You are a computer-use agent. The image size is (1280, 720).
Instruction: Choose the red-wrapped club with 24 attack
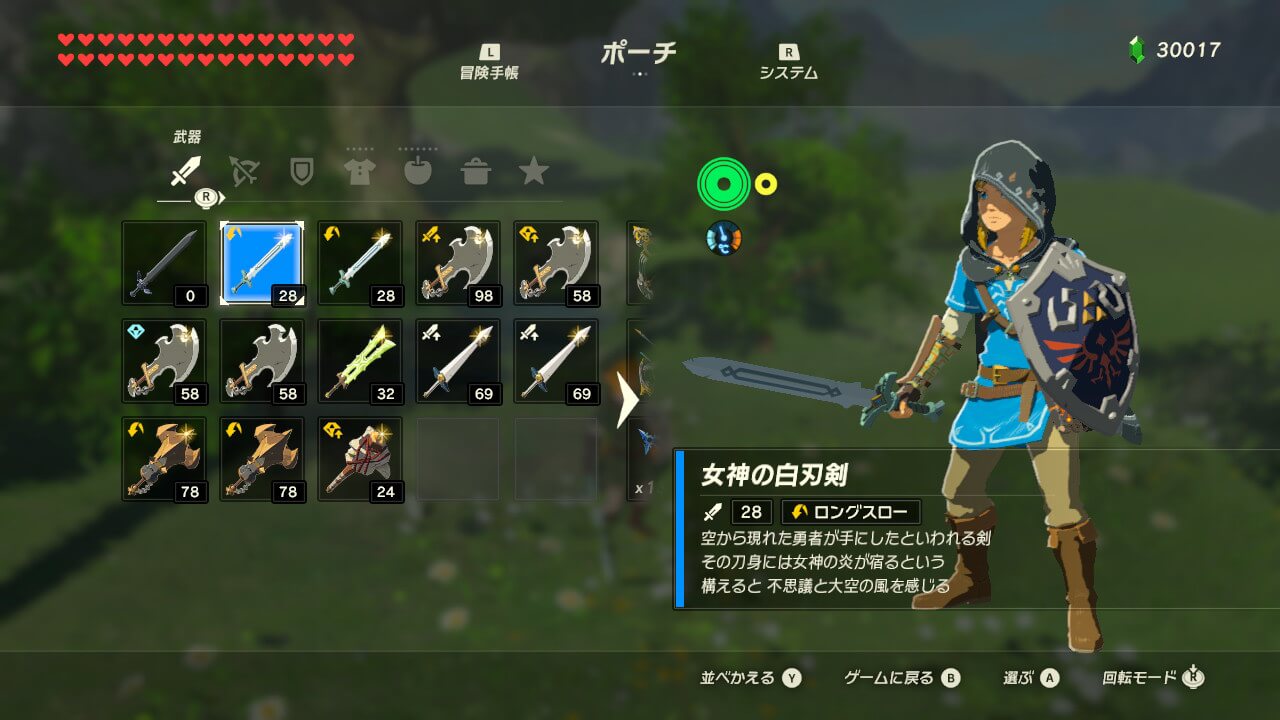click(360, 459)
